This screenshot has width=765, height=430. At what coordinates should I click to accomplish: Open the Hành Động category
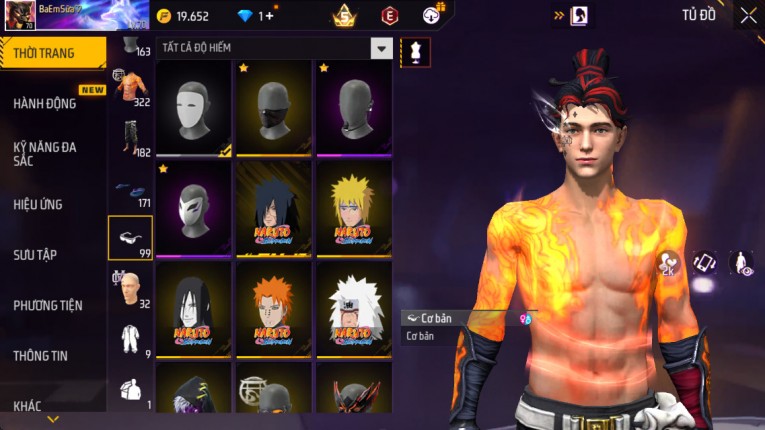[x=45, y=103]
